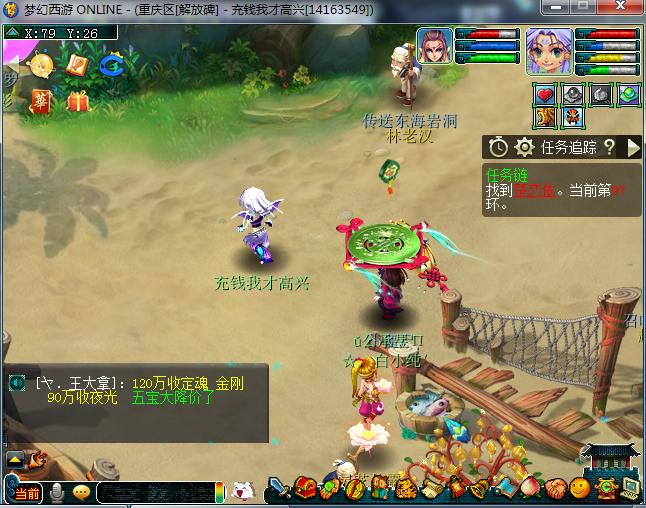Image resolution: width=646 pixels, height=508 pixels.
Task: Open the smiley face icon in bottom toolbar
Action: (x=580, y=489)
